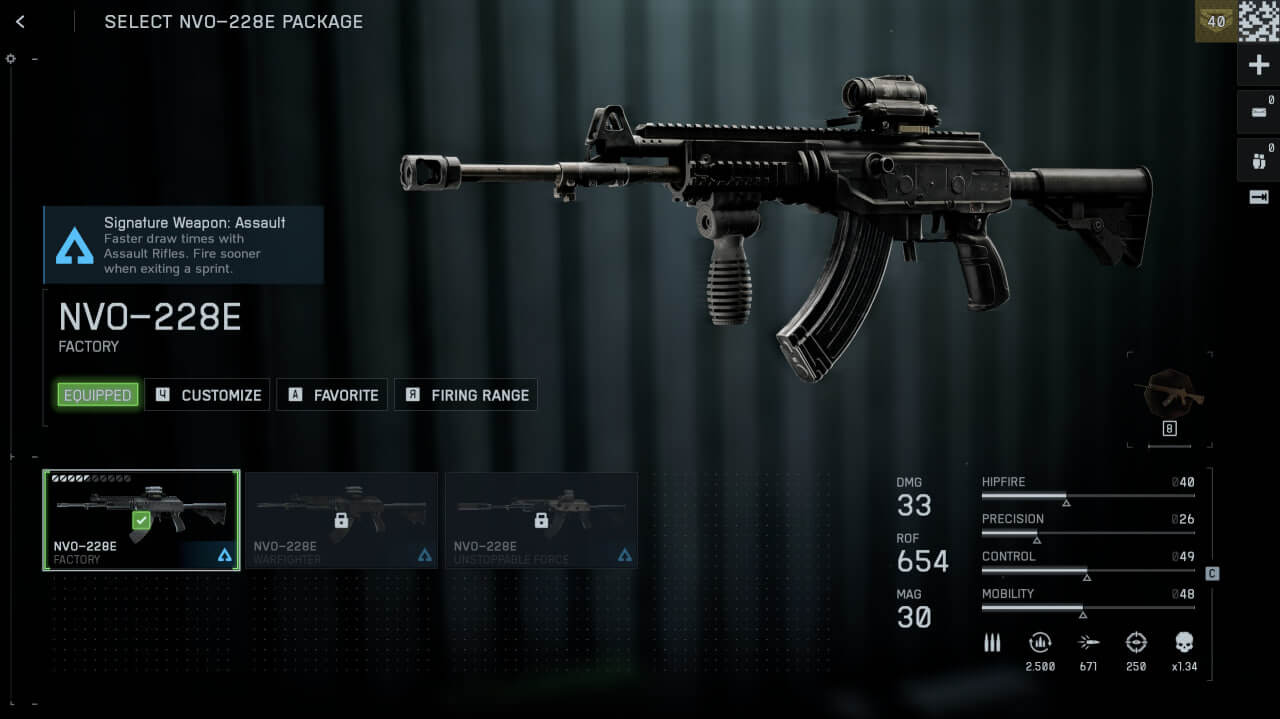
Task: Select the NVO-228E Factory package tile
Action: coord(141,520)
